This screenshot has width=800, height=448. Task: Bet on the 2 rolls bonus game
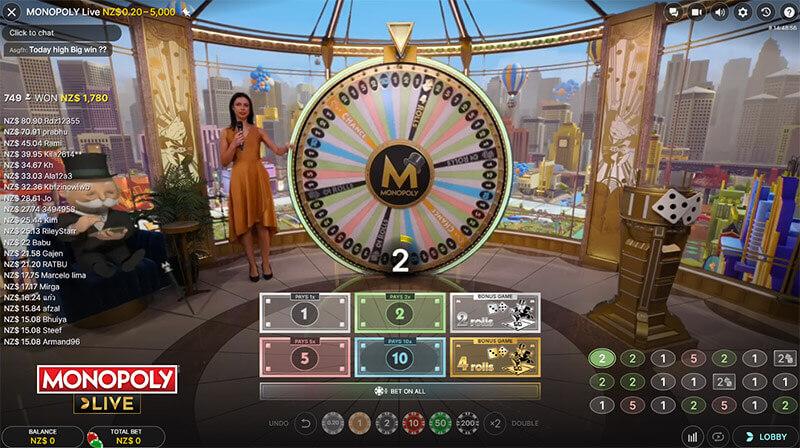(495, 313)
